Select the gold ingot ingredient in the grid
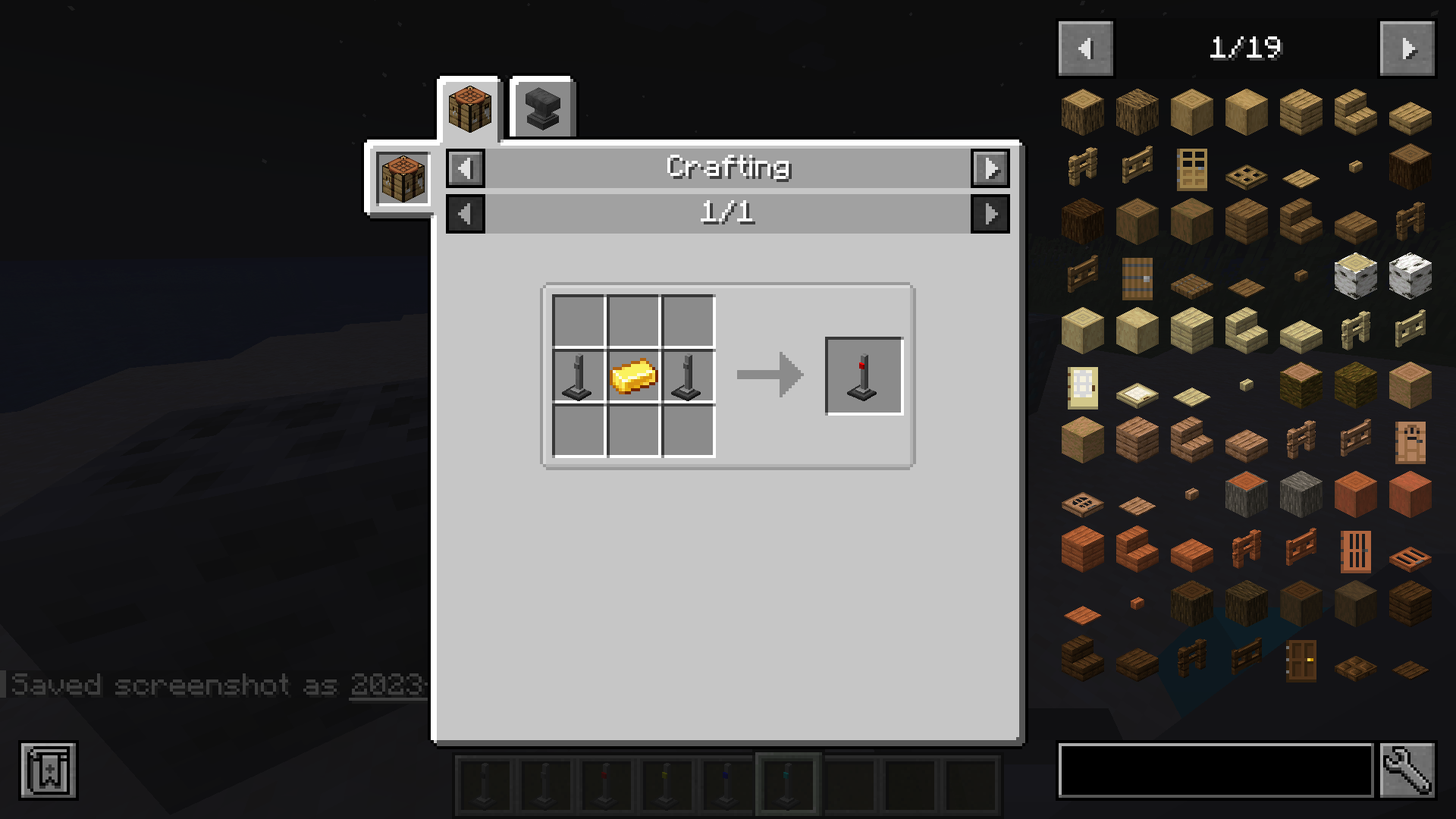The width and height of the screenshot is (1456, 819). coord(633,375)
